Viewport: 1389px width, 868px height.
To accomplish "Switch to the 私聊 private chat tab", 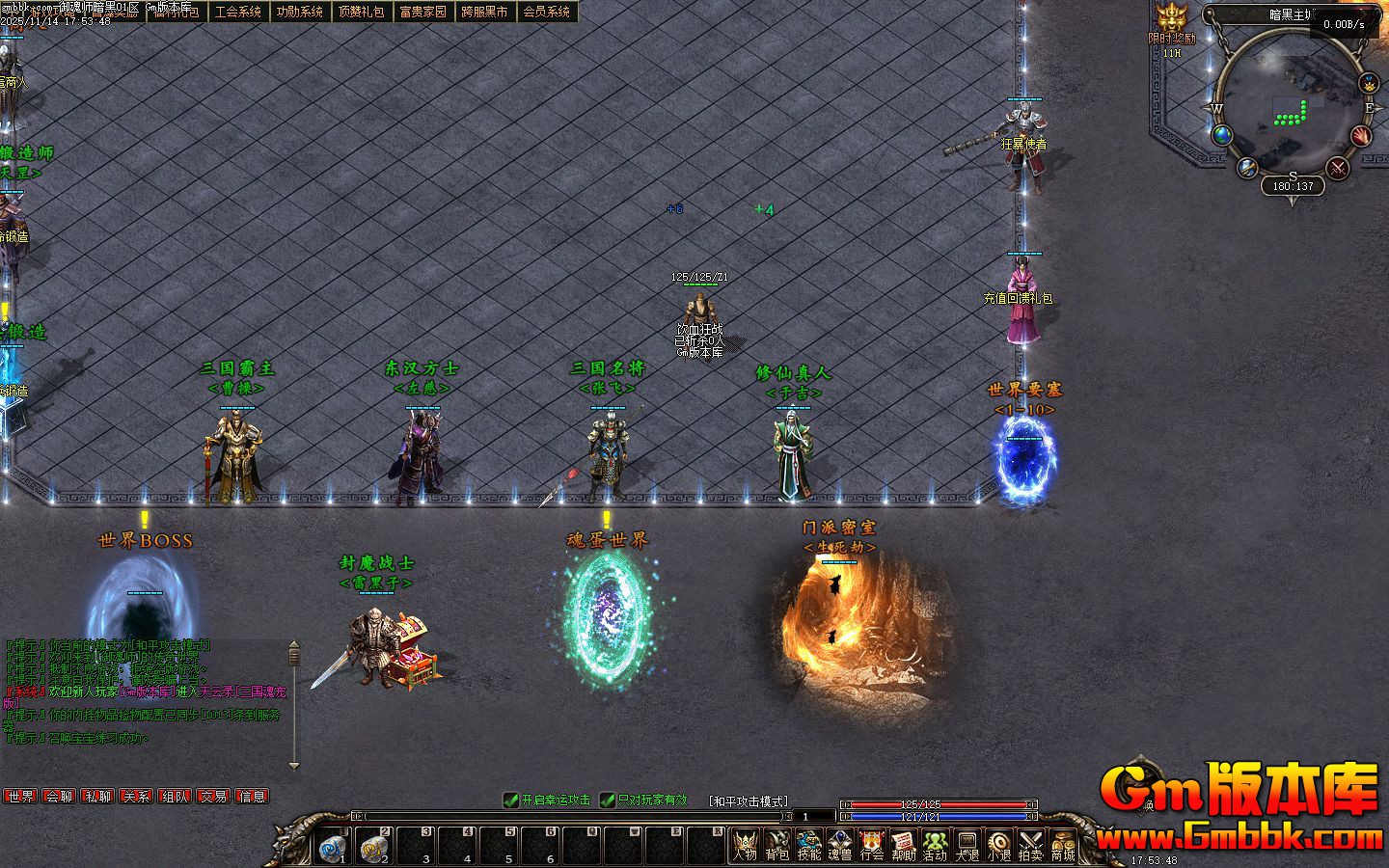I will (x=97, y=797).
